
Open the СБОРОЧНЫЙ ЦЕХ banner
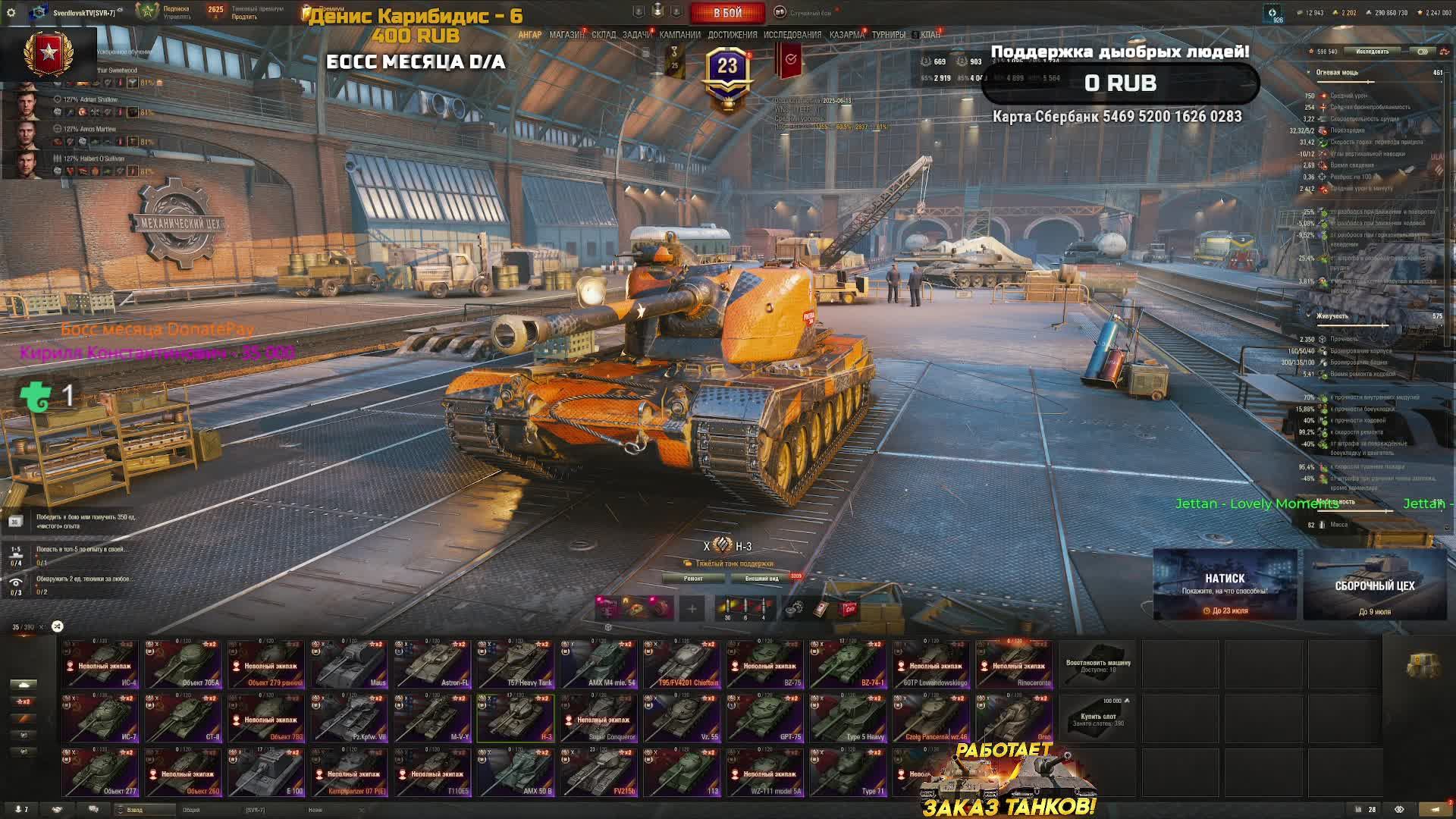tap(1374, 585)
